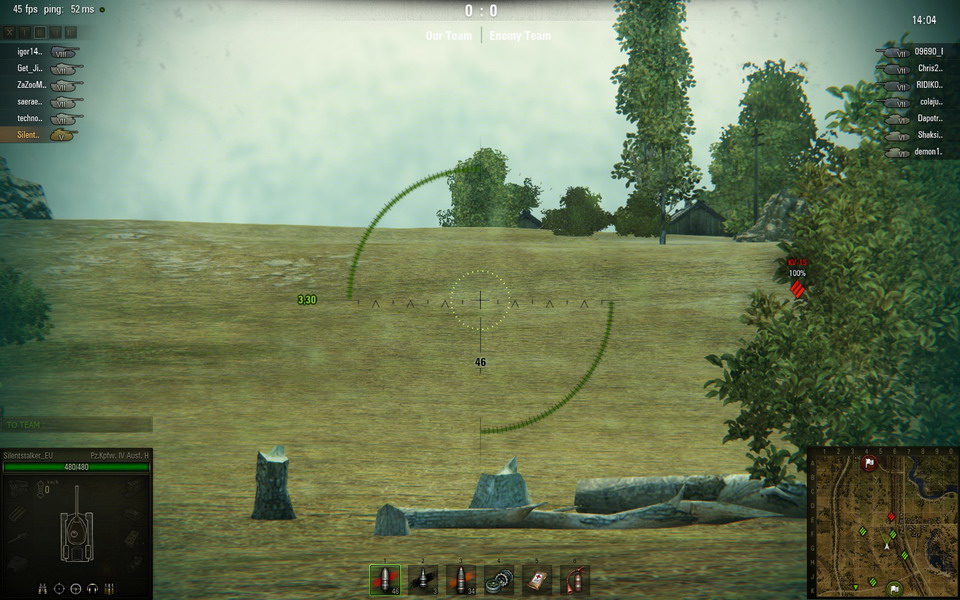Select enemy RIDIKO.. in the player panel

930,85
